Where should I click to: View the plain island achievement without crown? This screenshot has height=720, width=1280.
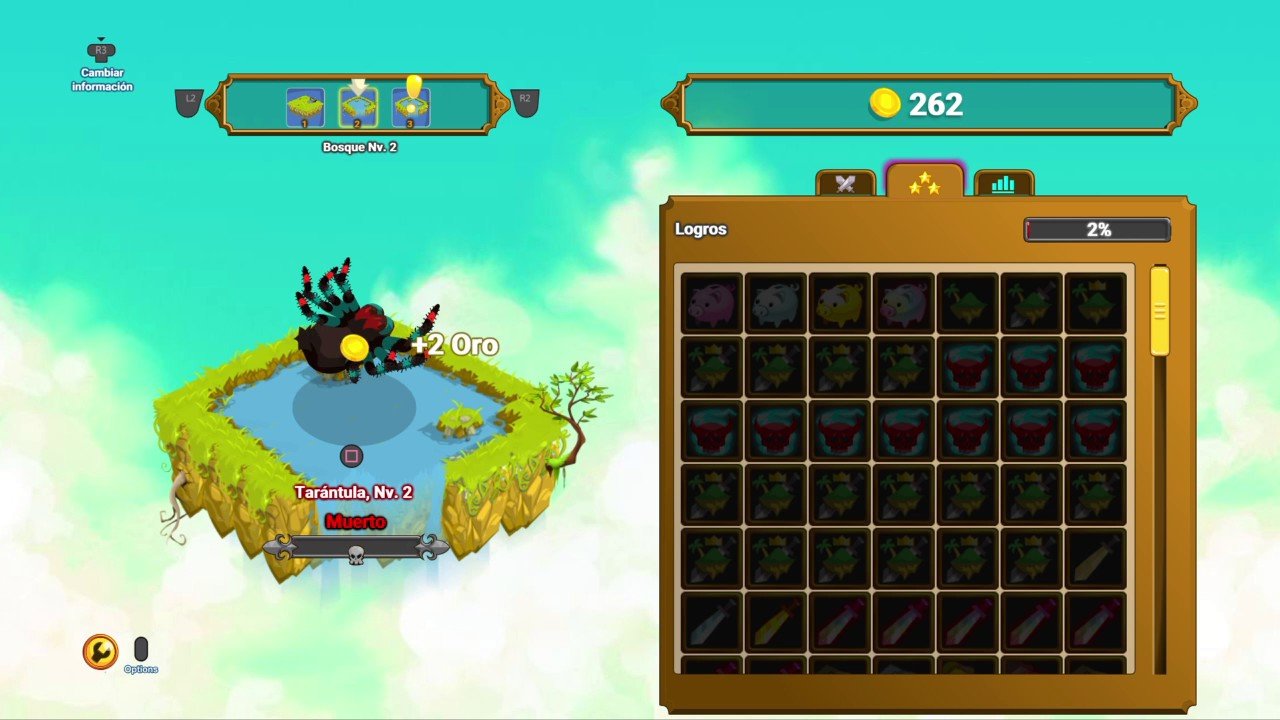968,303
